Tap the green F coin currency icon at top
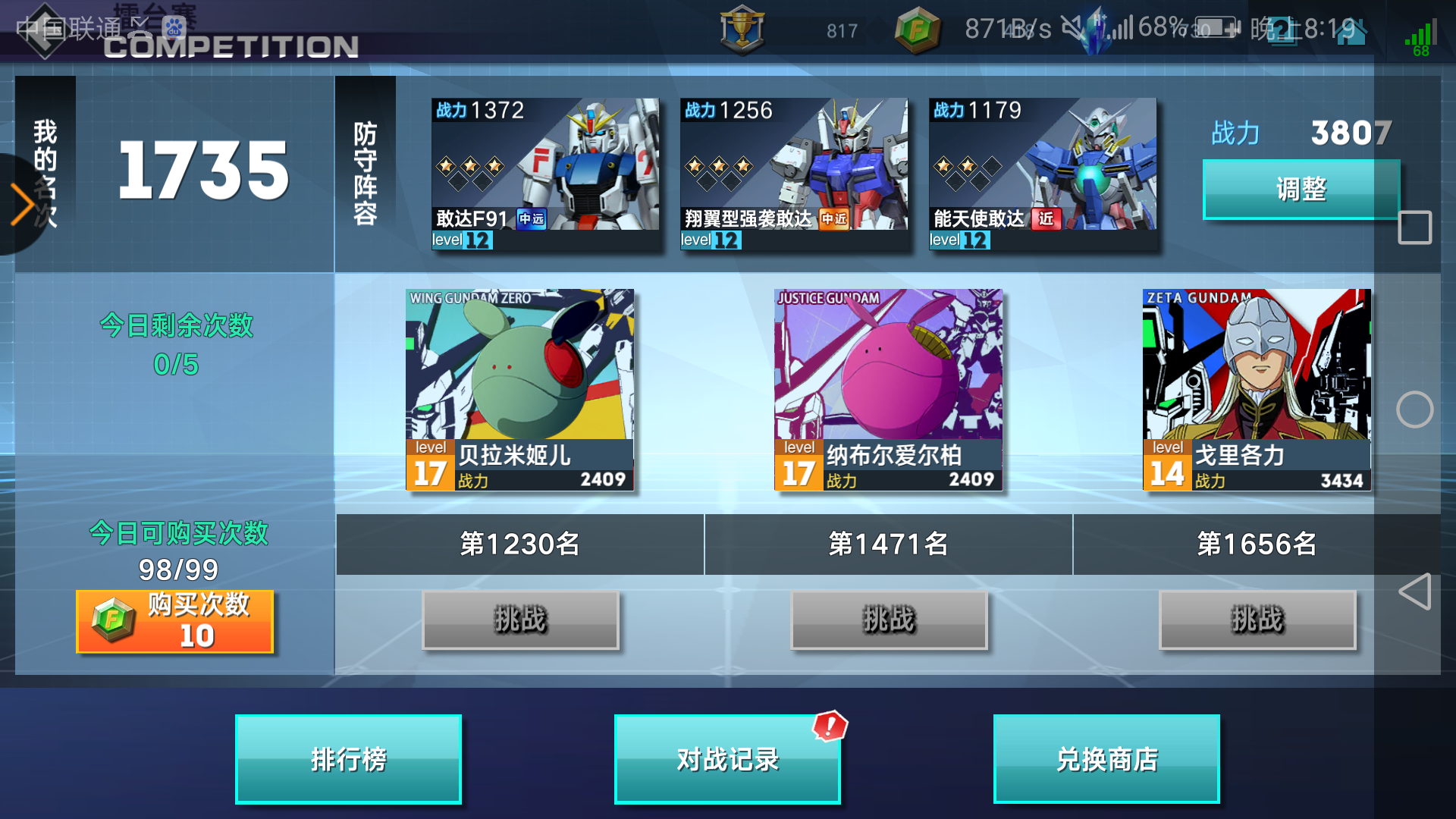The height and width of the screenshot is (819, 1456). [915, 32]
